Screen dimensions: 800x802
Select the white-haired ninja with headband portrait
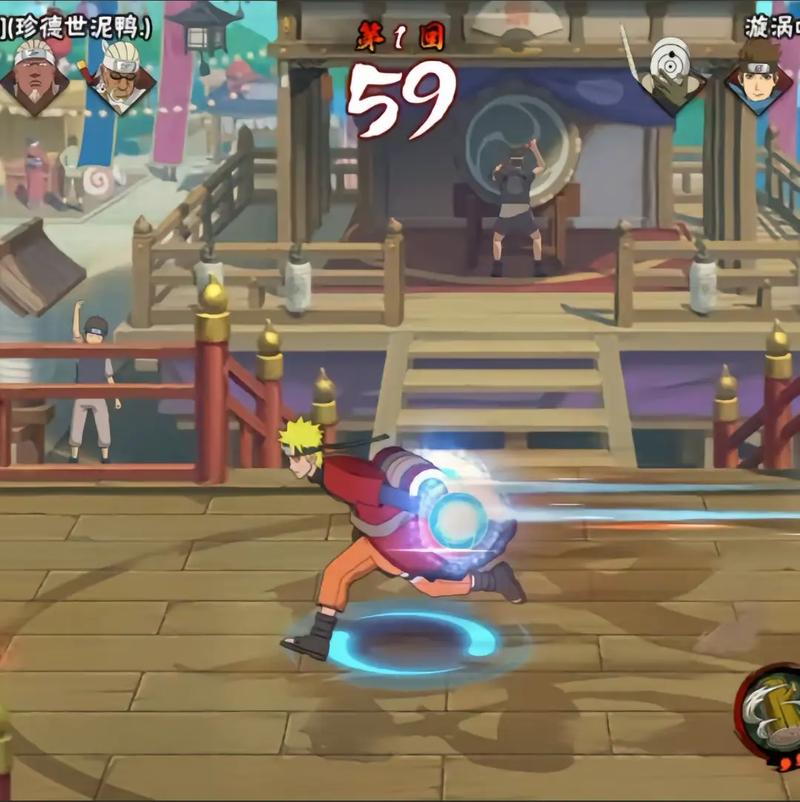(120, 73)
